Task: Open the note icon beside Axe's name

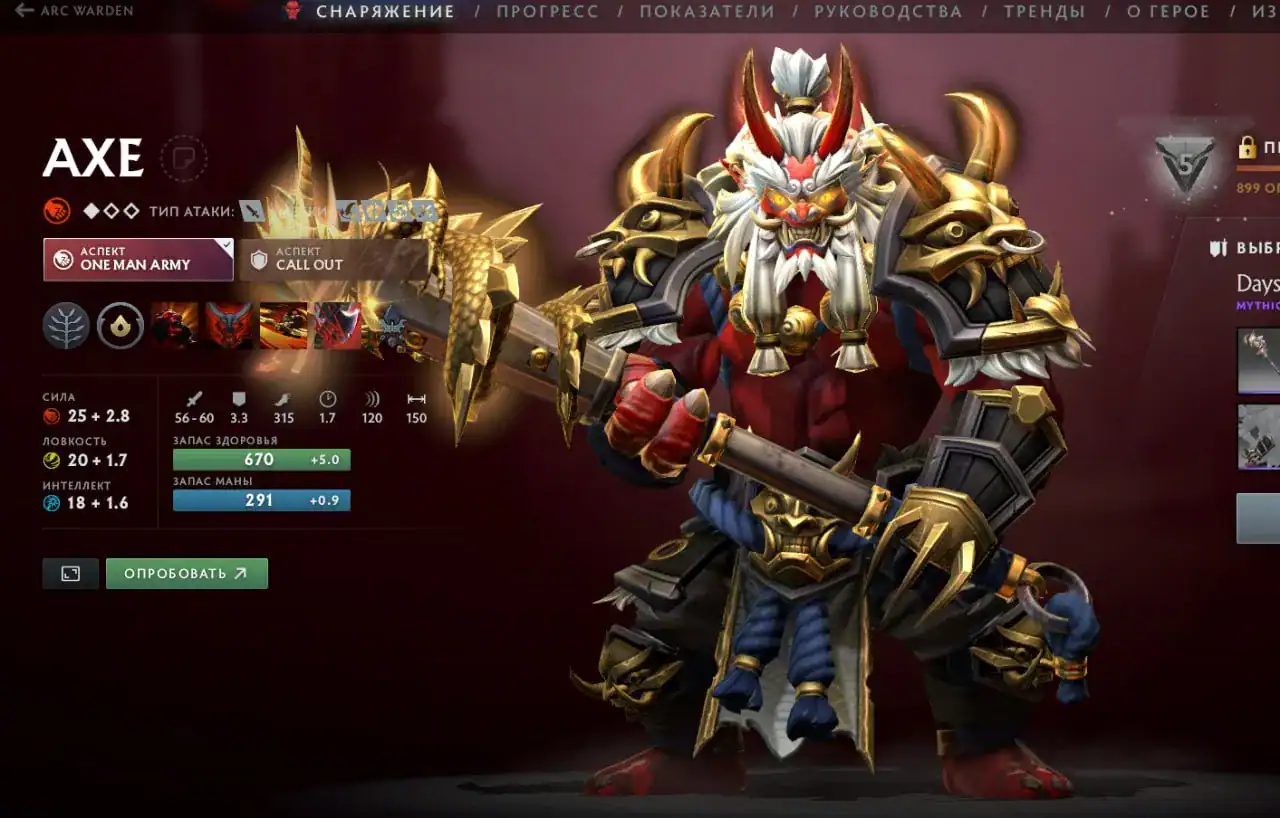Action: [183, 158]
